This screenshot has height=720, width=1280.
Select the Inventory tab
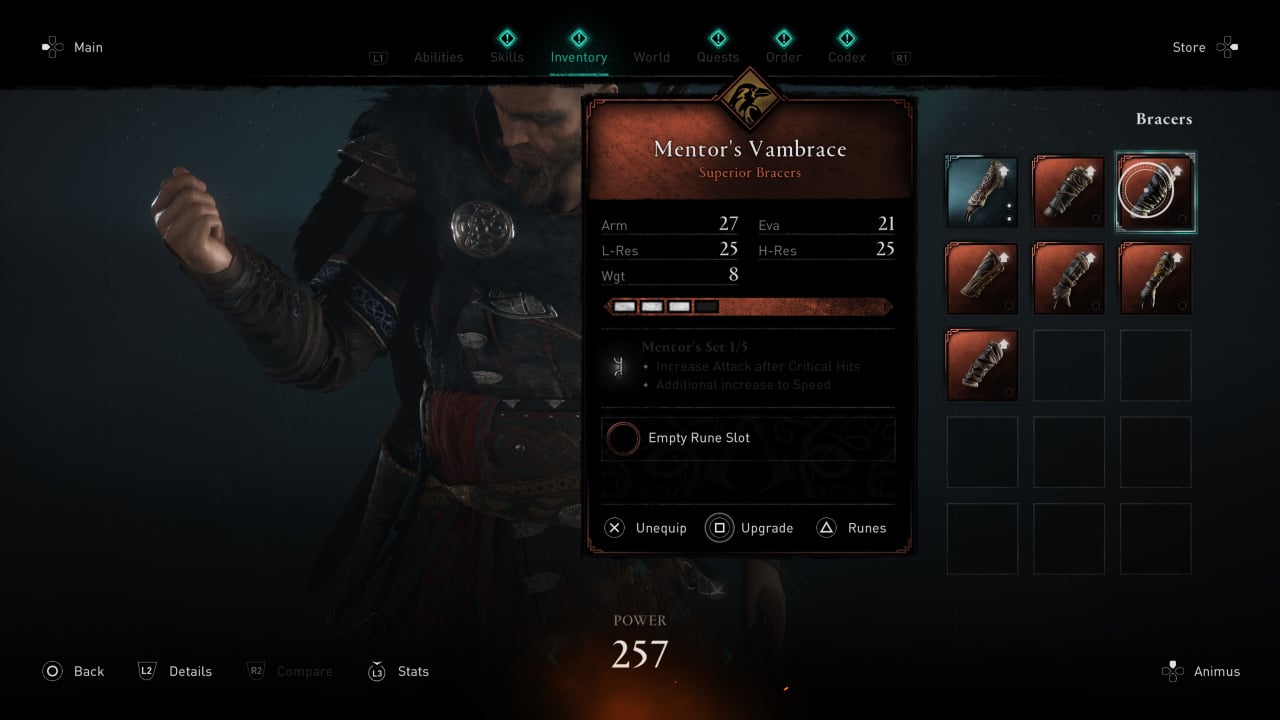pyautogui.click(x=578, y=57)
